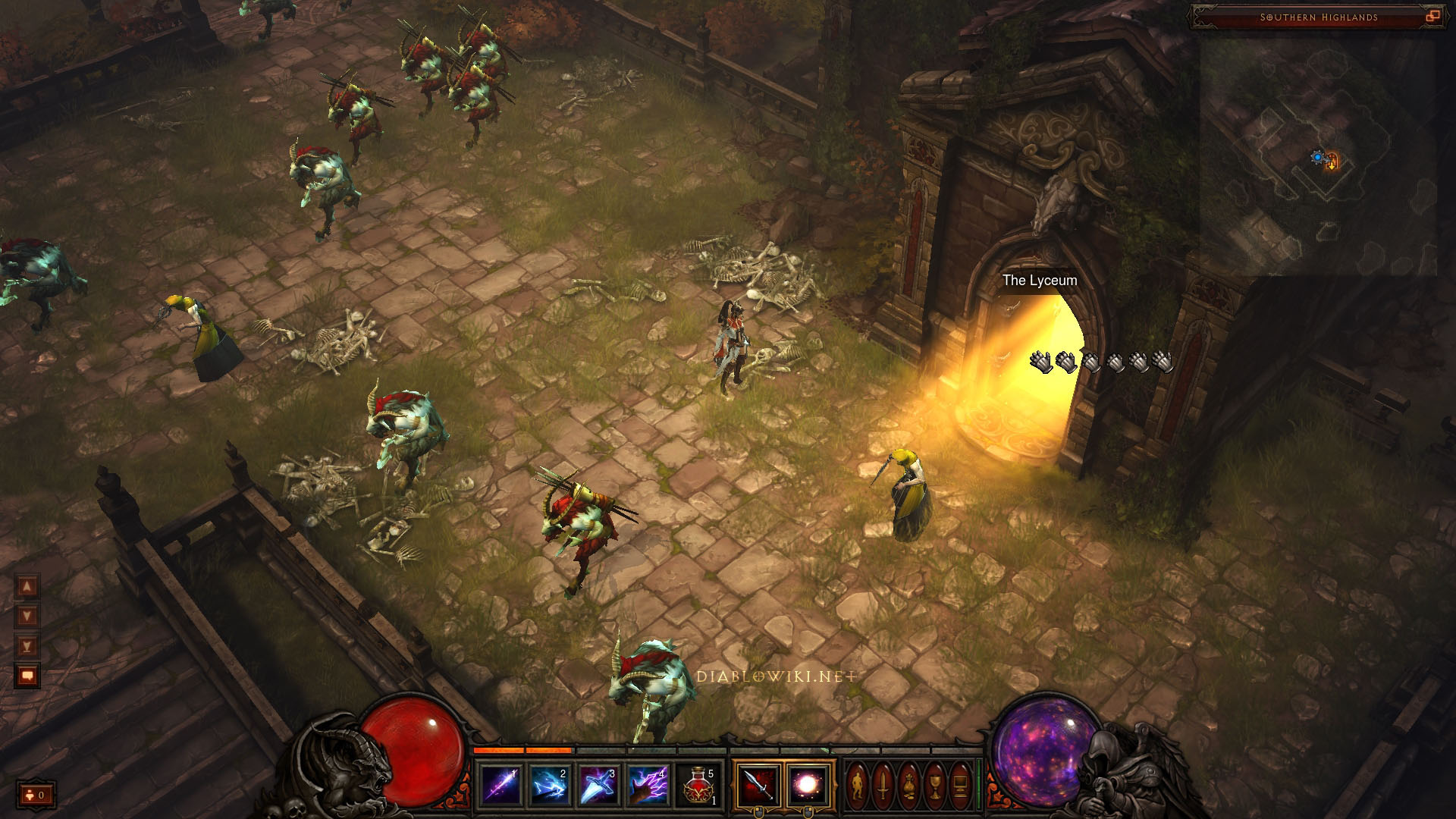1456x819 pixels.
Task: Open the gold pouch inventory button
Action: [908, 786]
